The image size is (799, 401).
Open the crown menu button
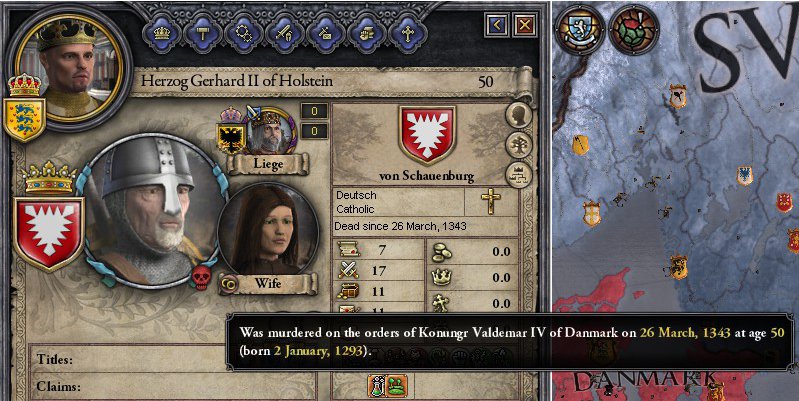coord(161,31)
